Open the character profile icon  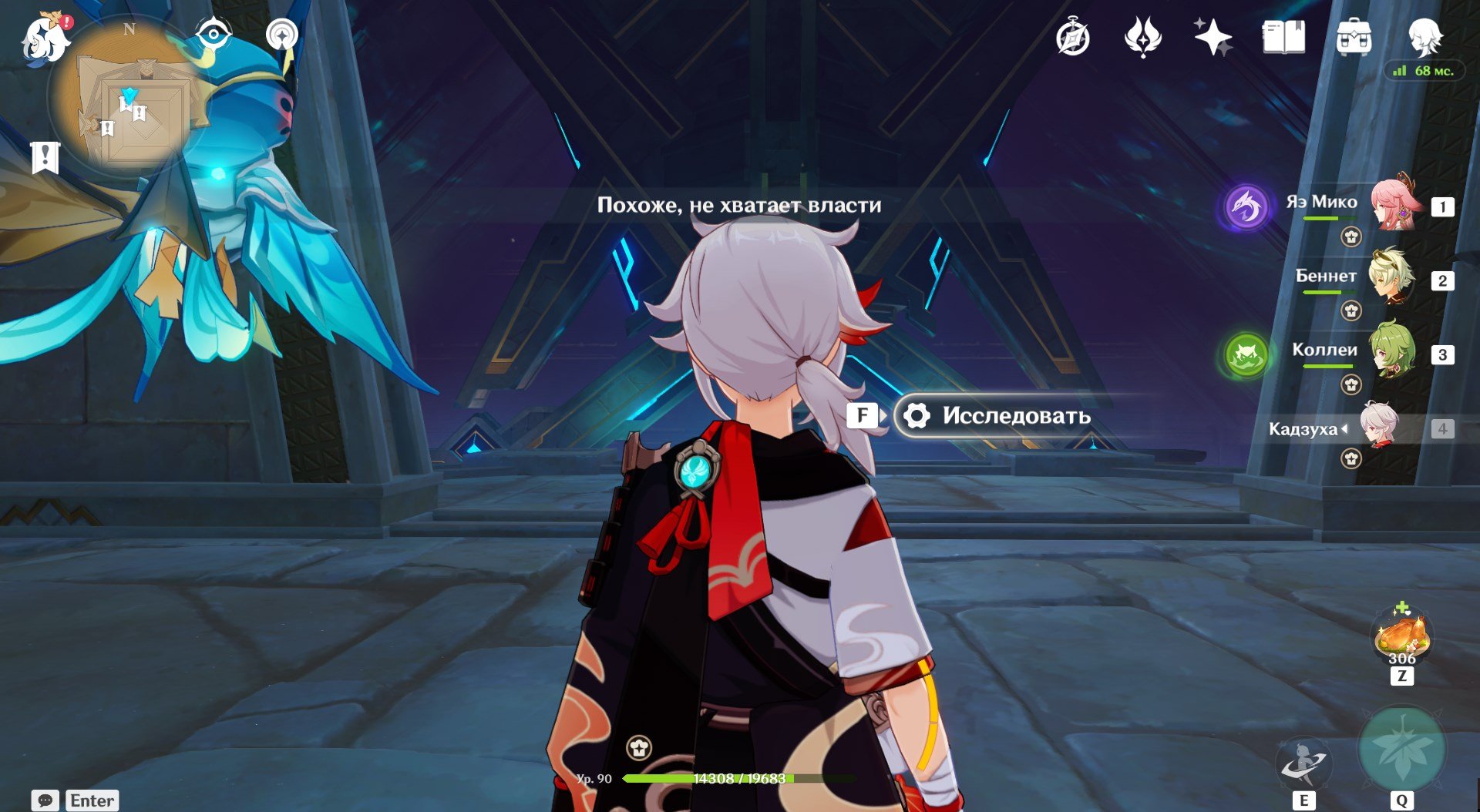[1424, 35]
